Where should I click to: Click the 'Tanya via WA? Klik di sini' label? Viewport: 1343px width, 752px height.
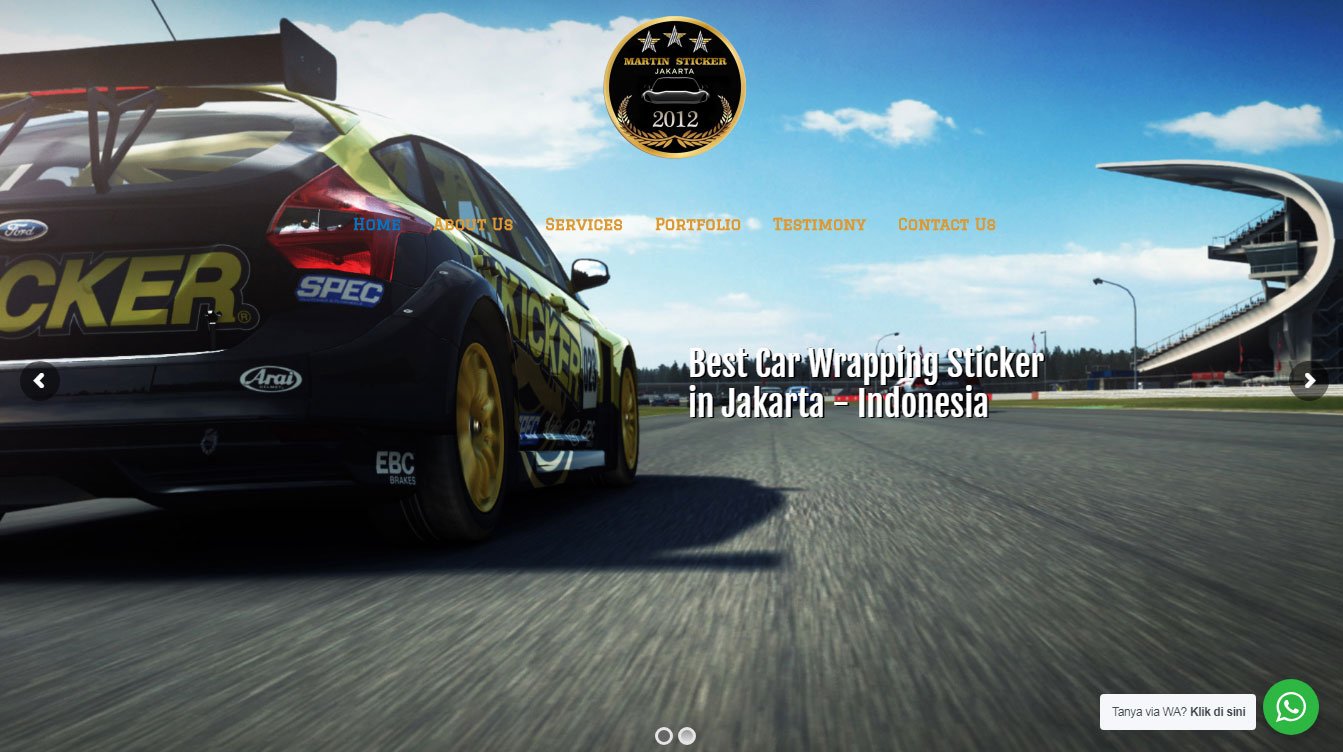1178,712
